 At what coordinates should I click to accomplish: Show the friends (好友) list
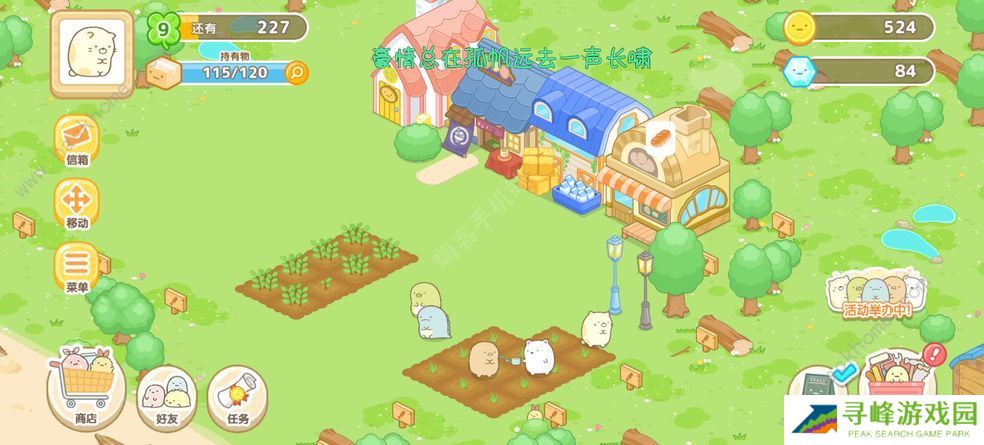[167, 394]
